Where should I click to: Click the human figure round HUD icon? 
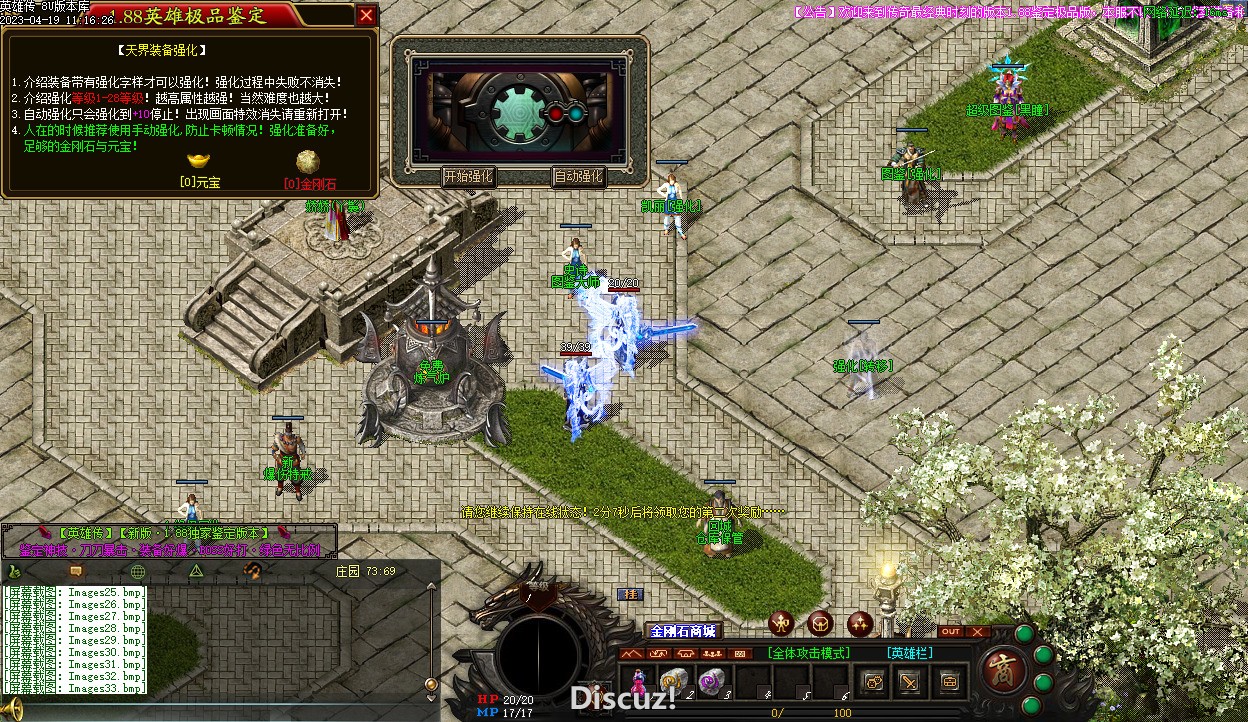click(782, 624)
